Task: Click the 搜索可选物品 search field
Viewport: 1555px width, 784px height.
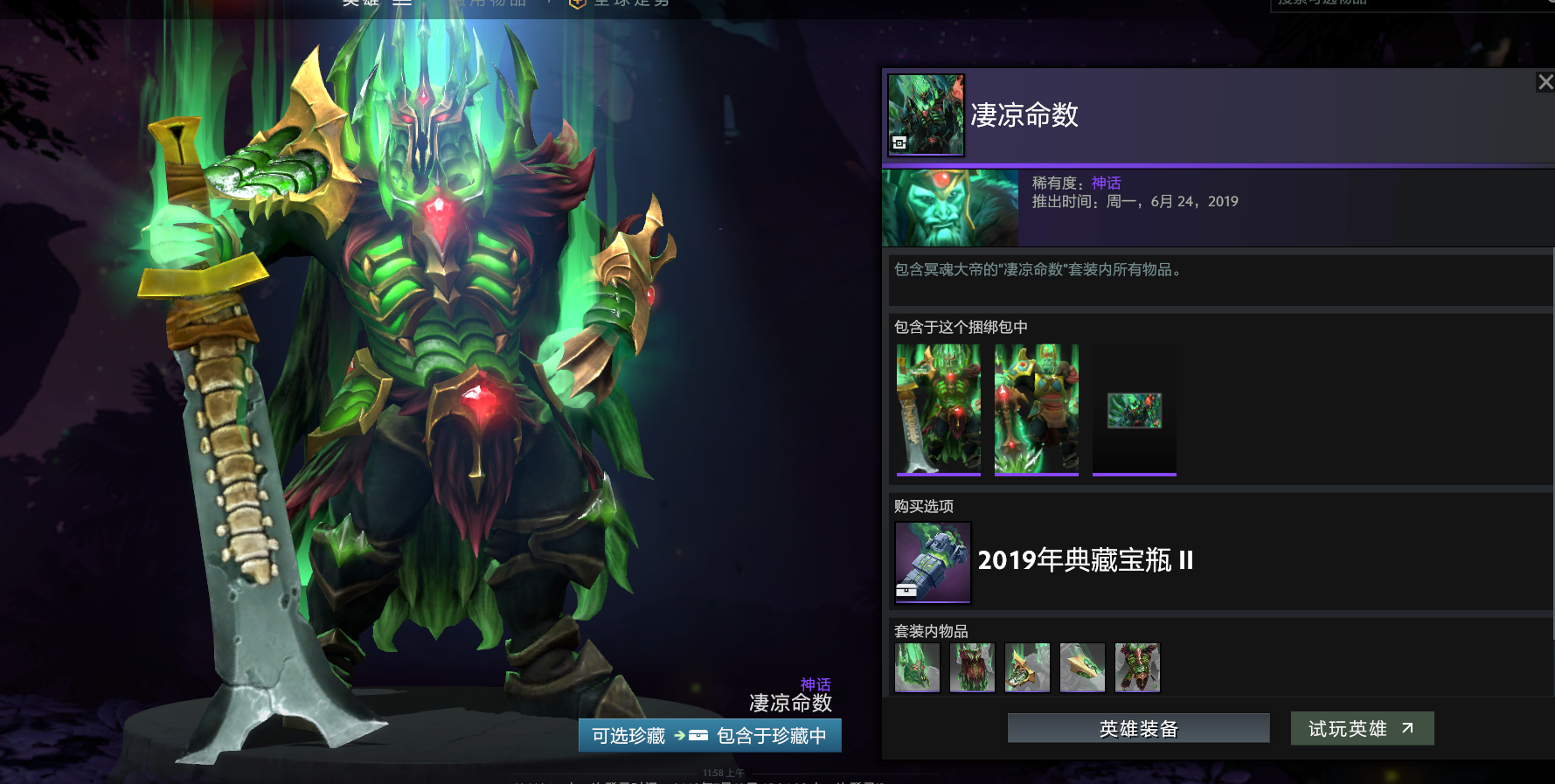Action: point(1399,4)
